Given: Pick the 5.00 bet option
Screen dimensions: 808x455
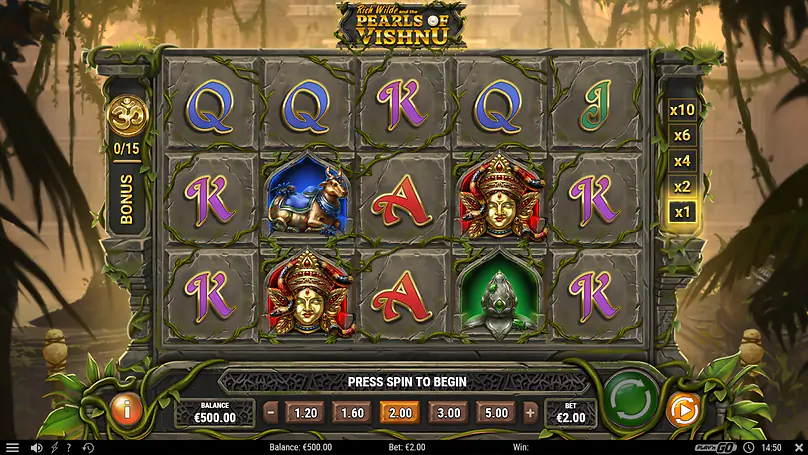Looking at the screenshot, I should coord(496,412).
